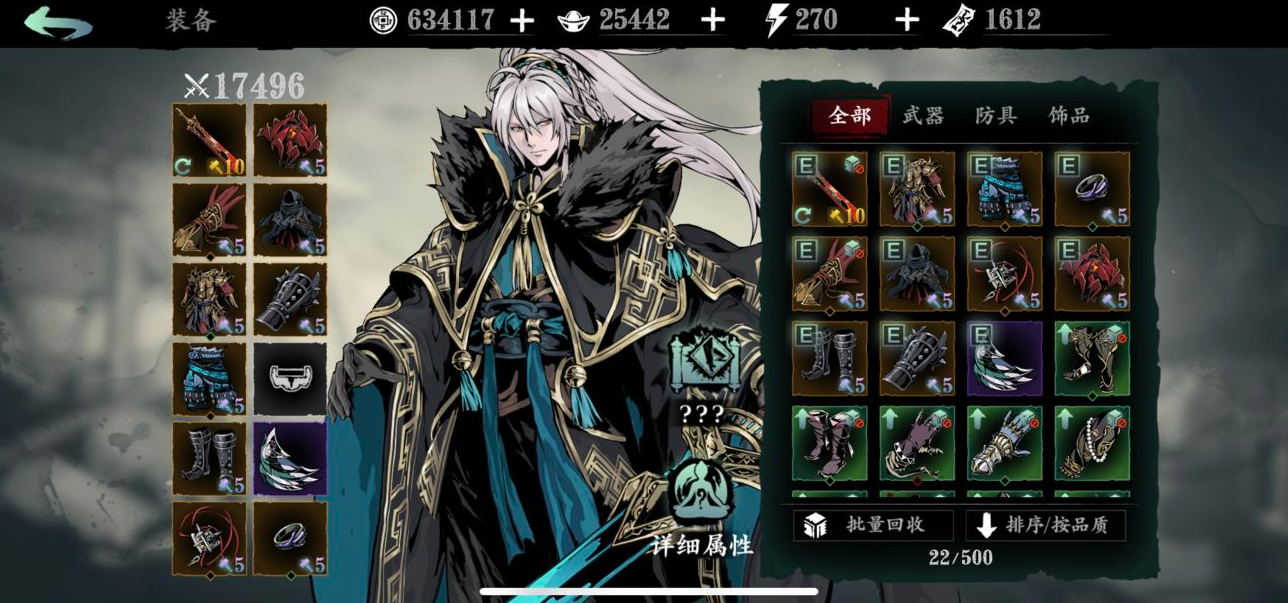Select the equipped red sword slot
This screenshot has width=1288, height=603.
tap(209, 140)
